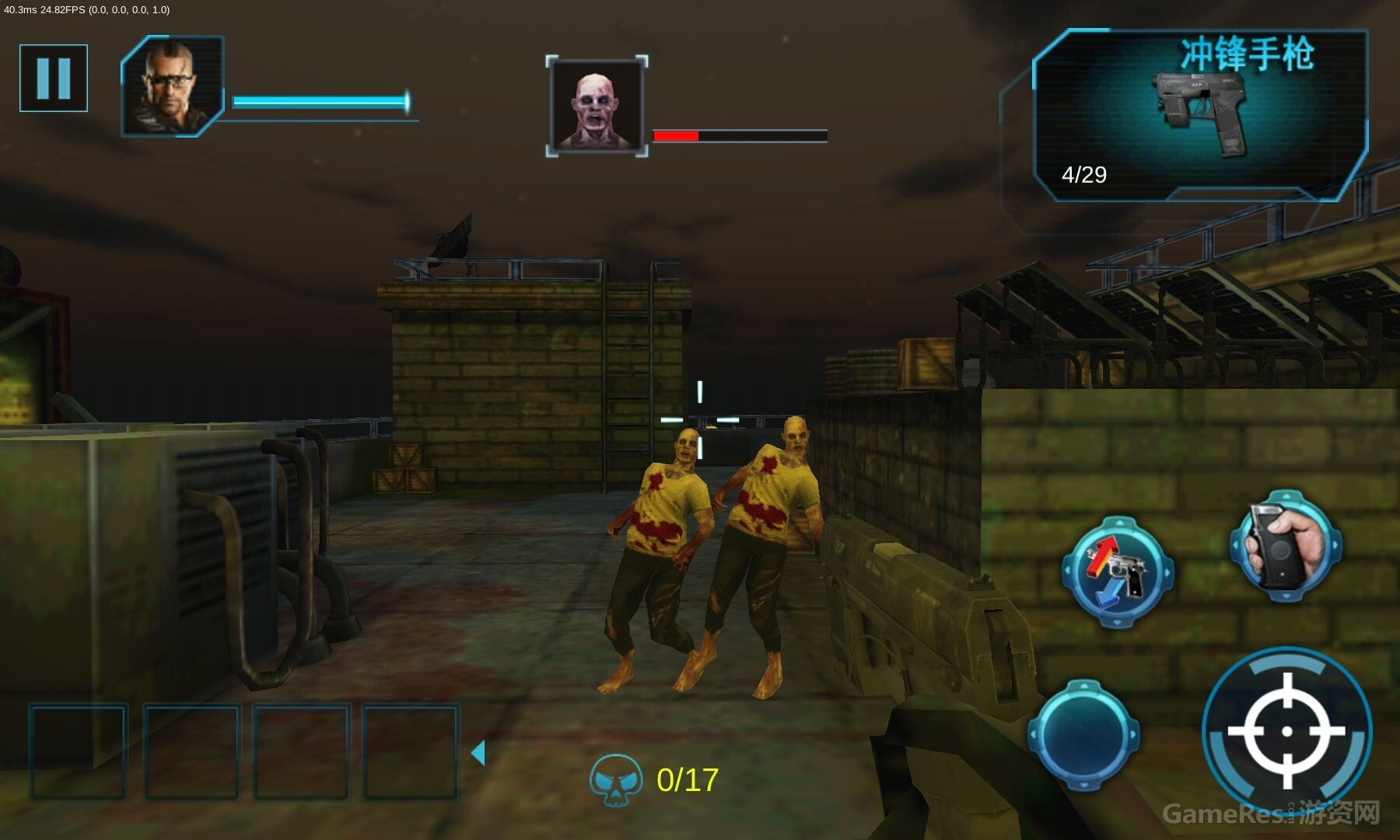Switch weapon with the pistol swap icon
Viewport: 1400px width, 840px height.
(1118, 572)
